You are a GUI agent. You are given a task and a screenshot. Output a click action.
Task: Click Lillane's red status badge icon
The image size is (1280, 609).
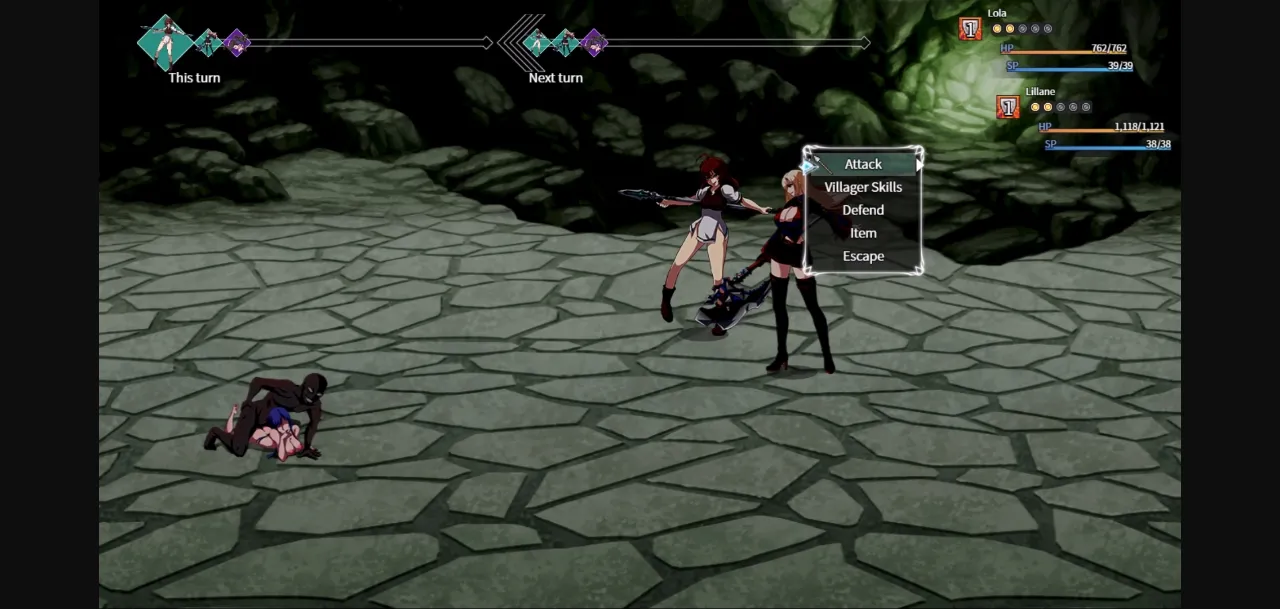1008,107
